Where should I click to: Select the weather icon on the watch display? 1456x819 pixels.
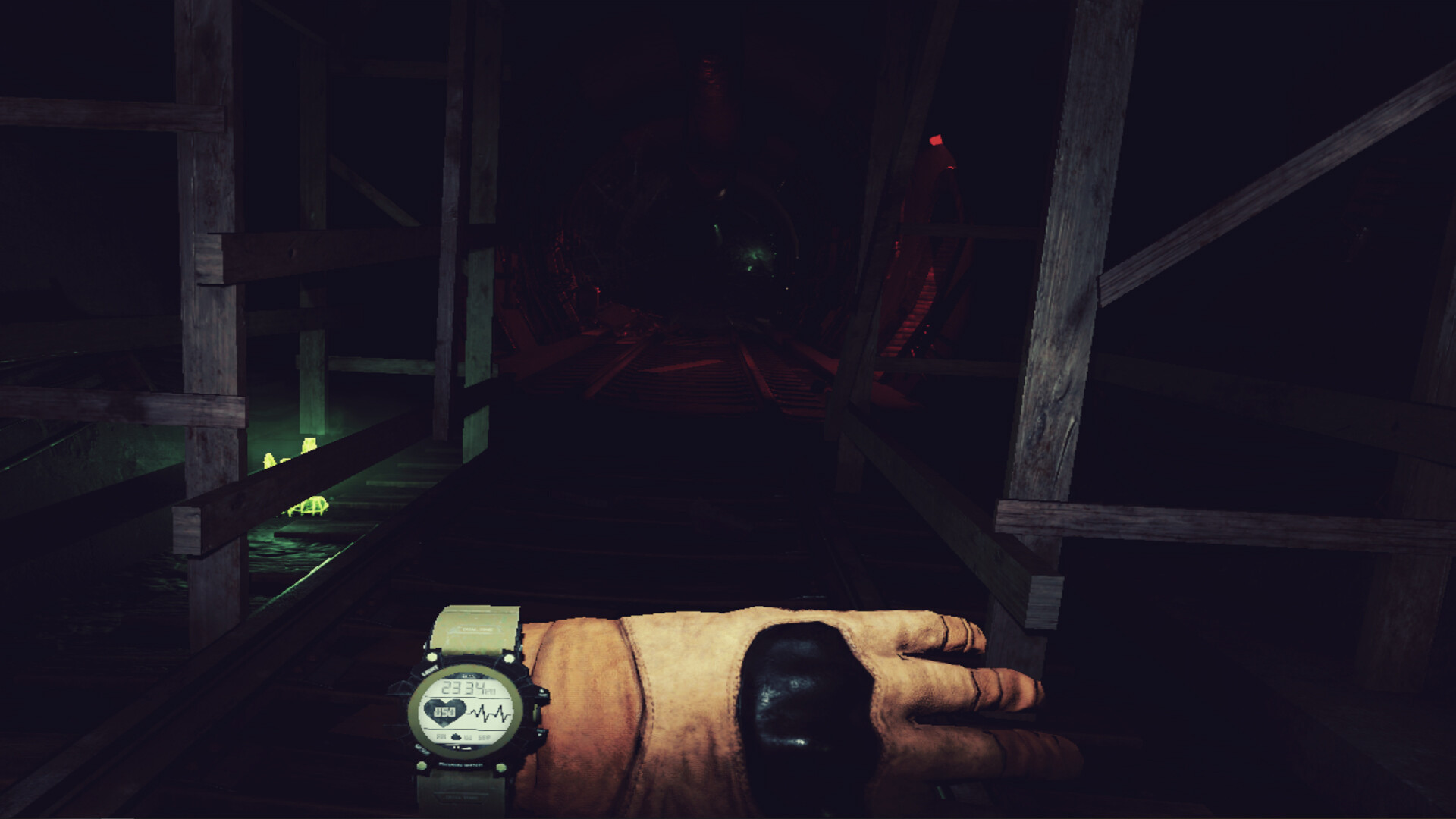[454, 736]
